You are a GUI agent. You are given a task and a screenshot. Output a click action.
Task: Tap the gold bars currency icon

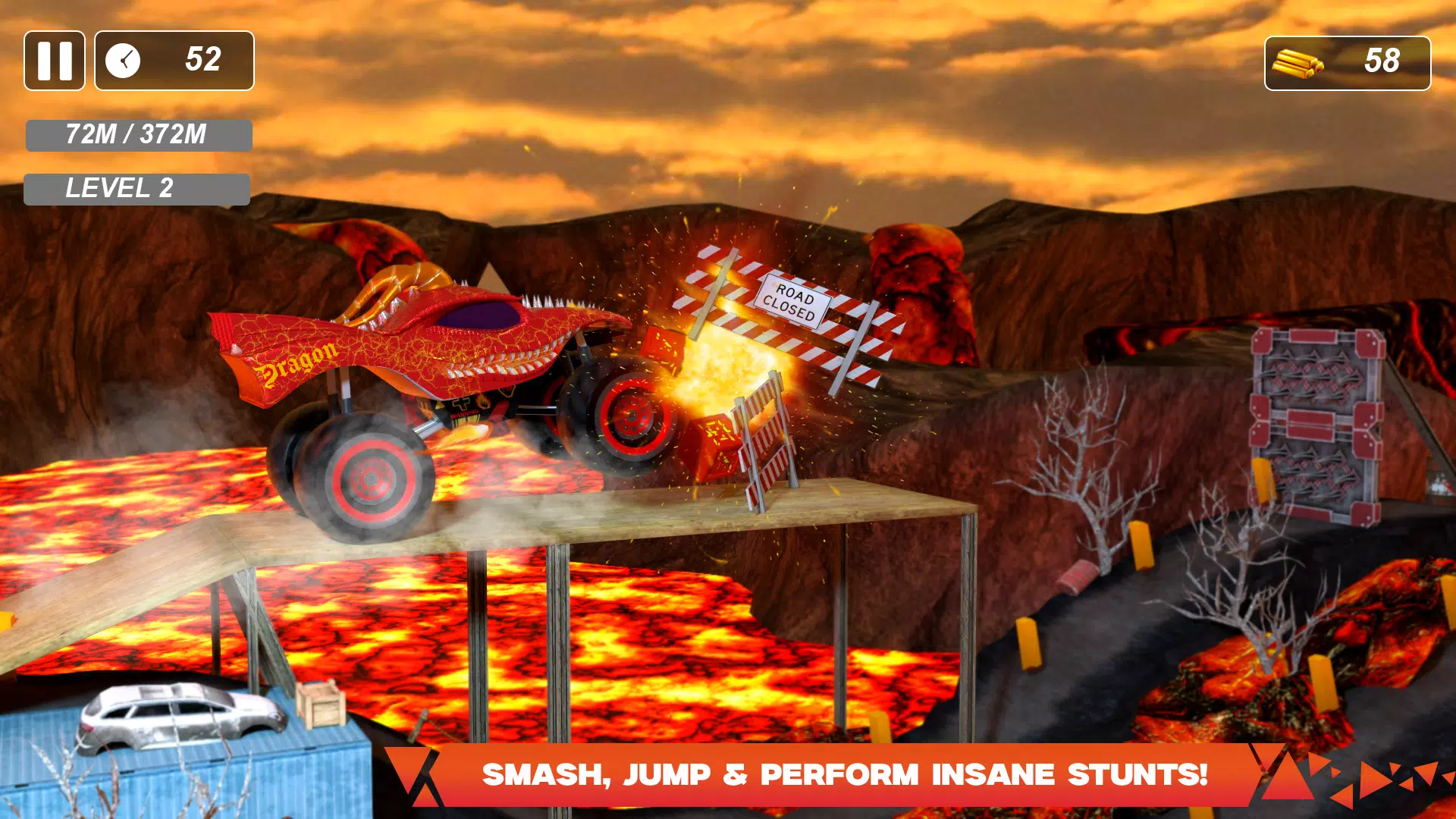pyautogui.click(x=1298, y=63)
